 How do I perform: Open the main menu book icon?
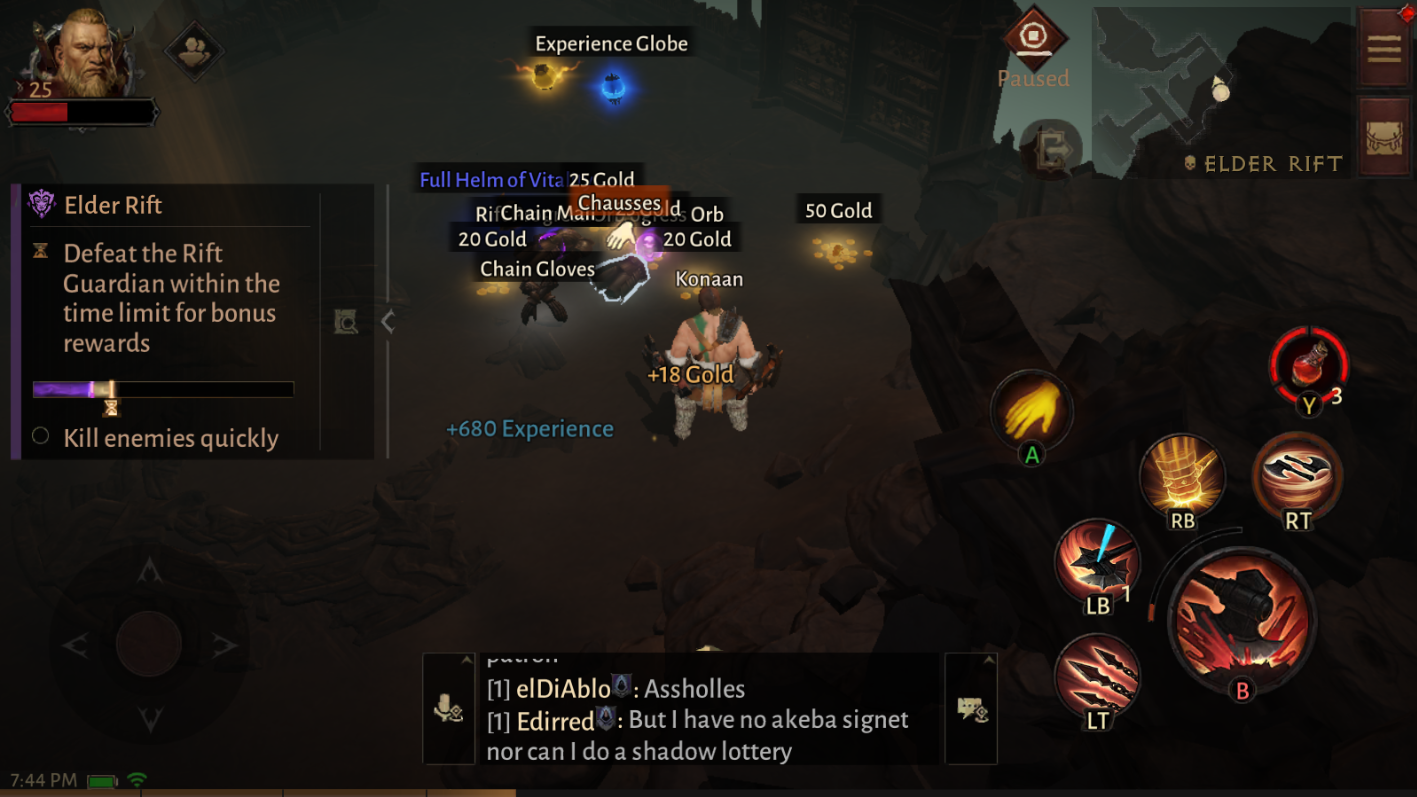coord(1383,47)
